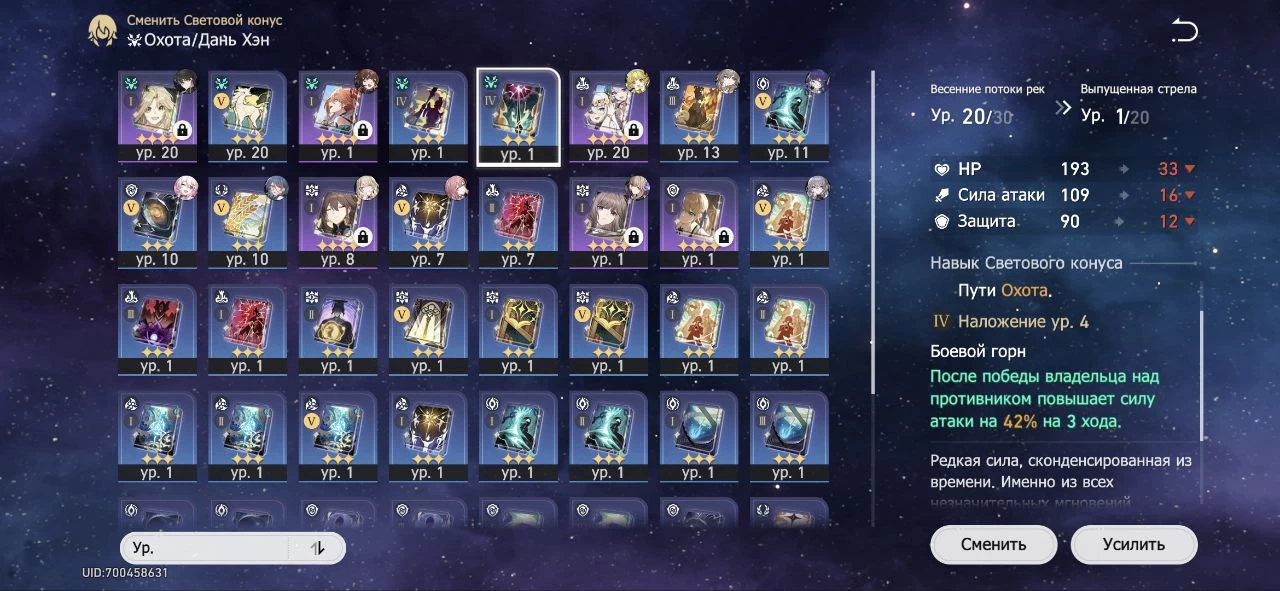Image resolution: width=1280 pixels, height=591 pixels.
Task: Choose the level 10 dark spiral light cone
Action: click(156, 222)
